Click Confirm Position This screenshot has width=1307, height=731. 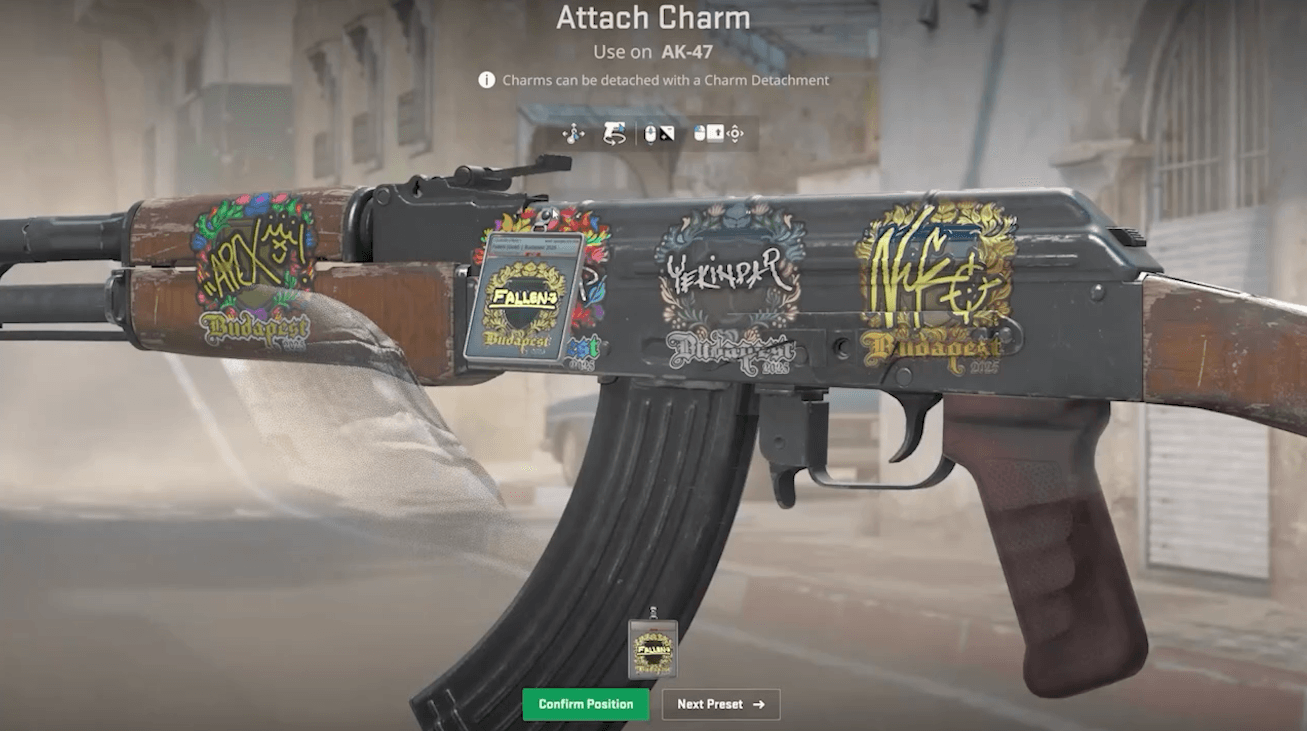pos(586,704)
